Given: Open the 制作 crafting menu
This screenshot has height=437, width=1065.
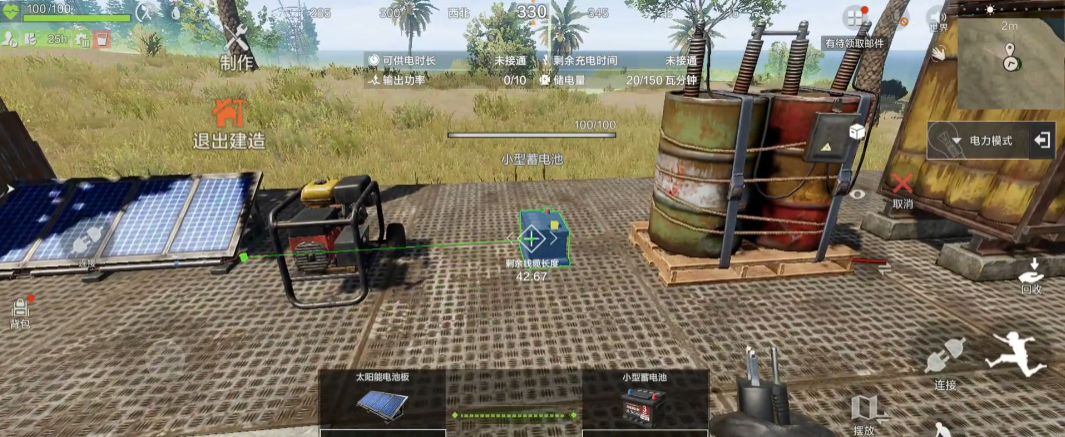Looking at the screenshot, I should click(x=237, y=46).
